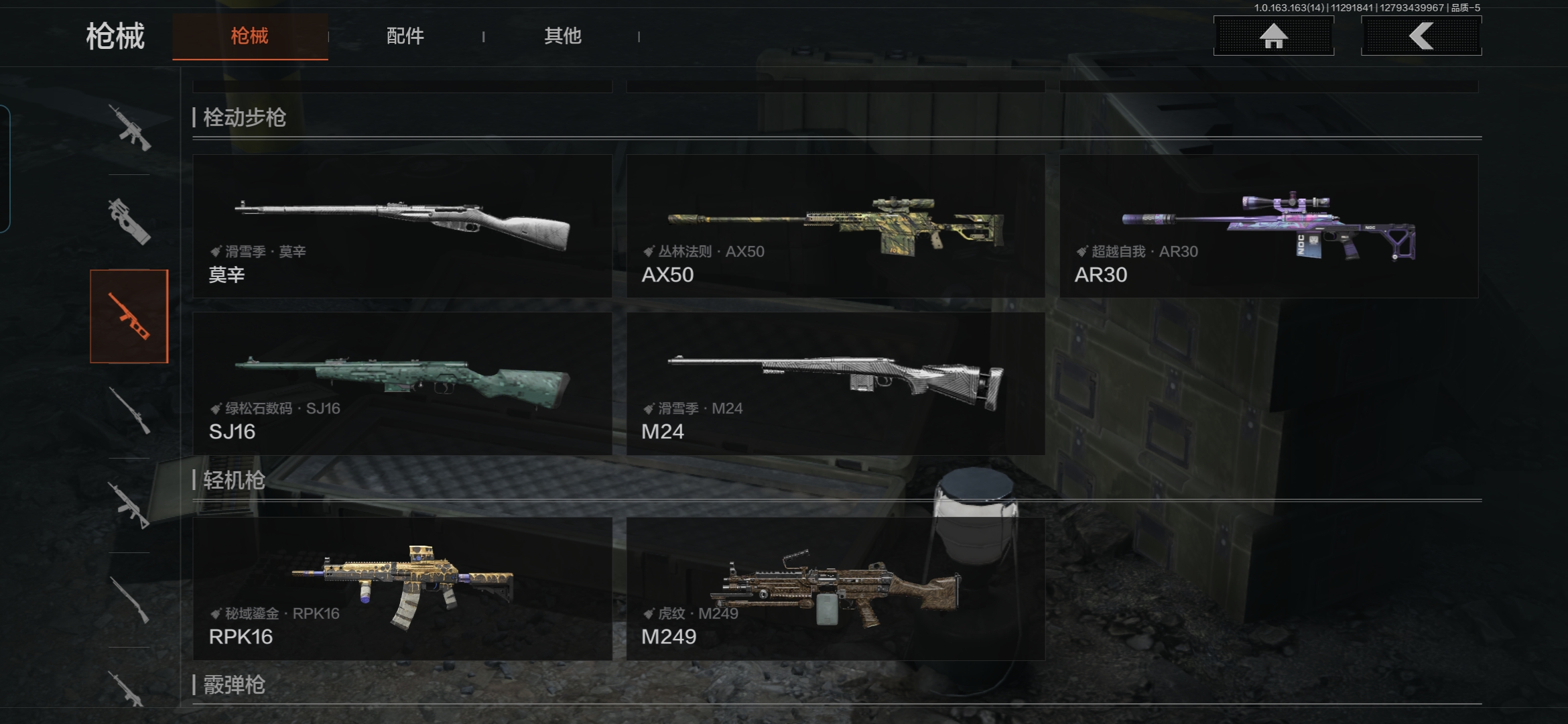Click the highlighted orange weapon category
The height and width of the screenshot is (724, 1568).
point(129,316)
